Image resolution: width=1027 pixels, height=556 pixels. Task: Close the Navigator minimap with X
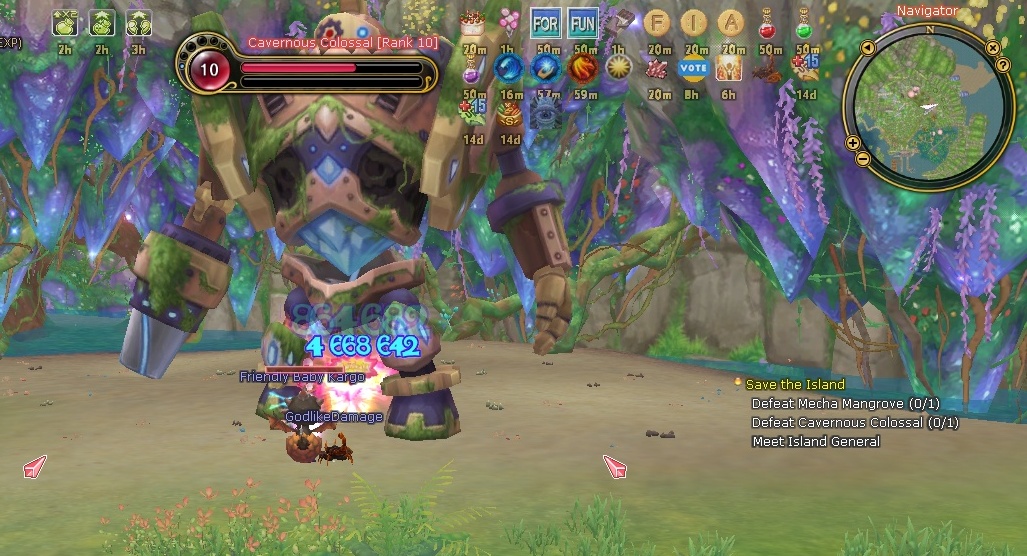(x=992, y=47)
